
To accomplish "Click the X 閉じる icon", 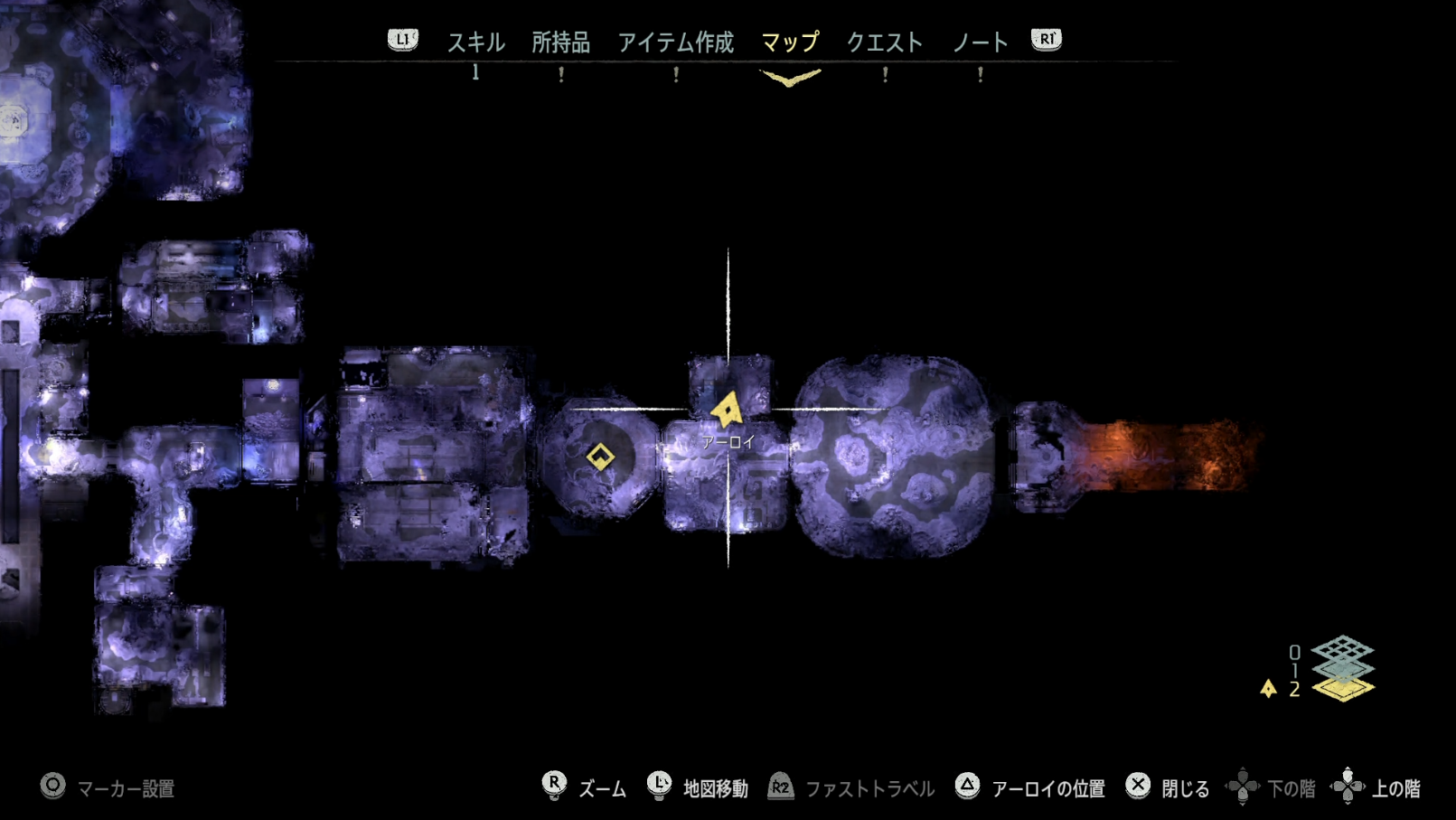I will (x=1137, y=787).
